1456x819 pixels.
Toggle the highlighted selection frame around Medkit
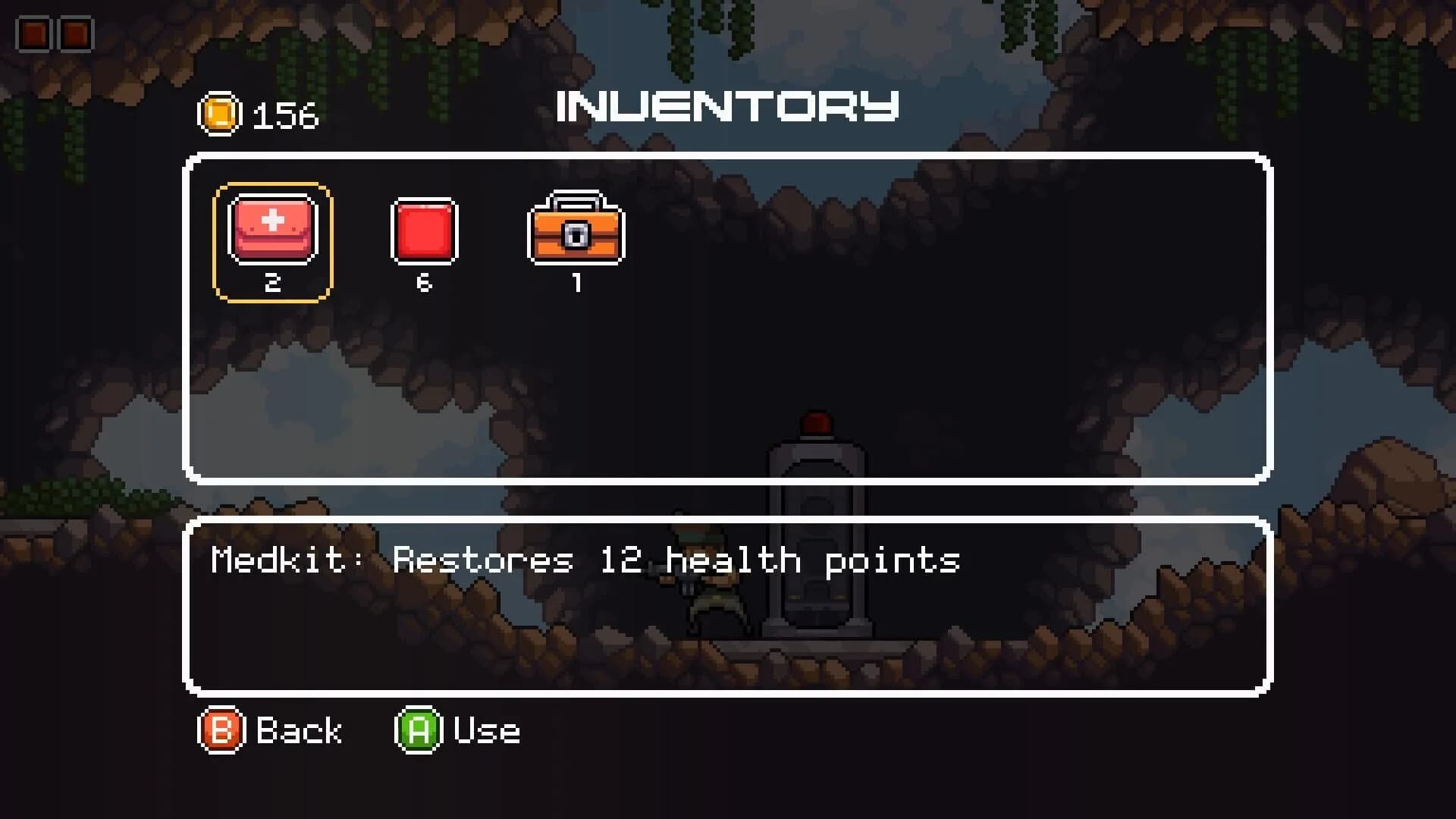click(274, 240)
